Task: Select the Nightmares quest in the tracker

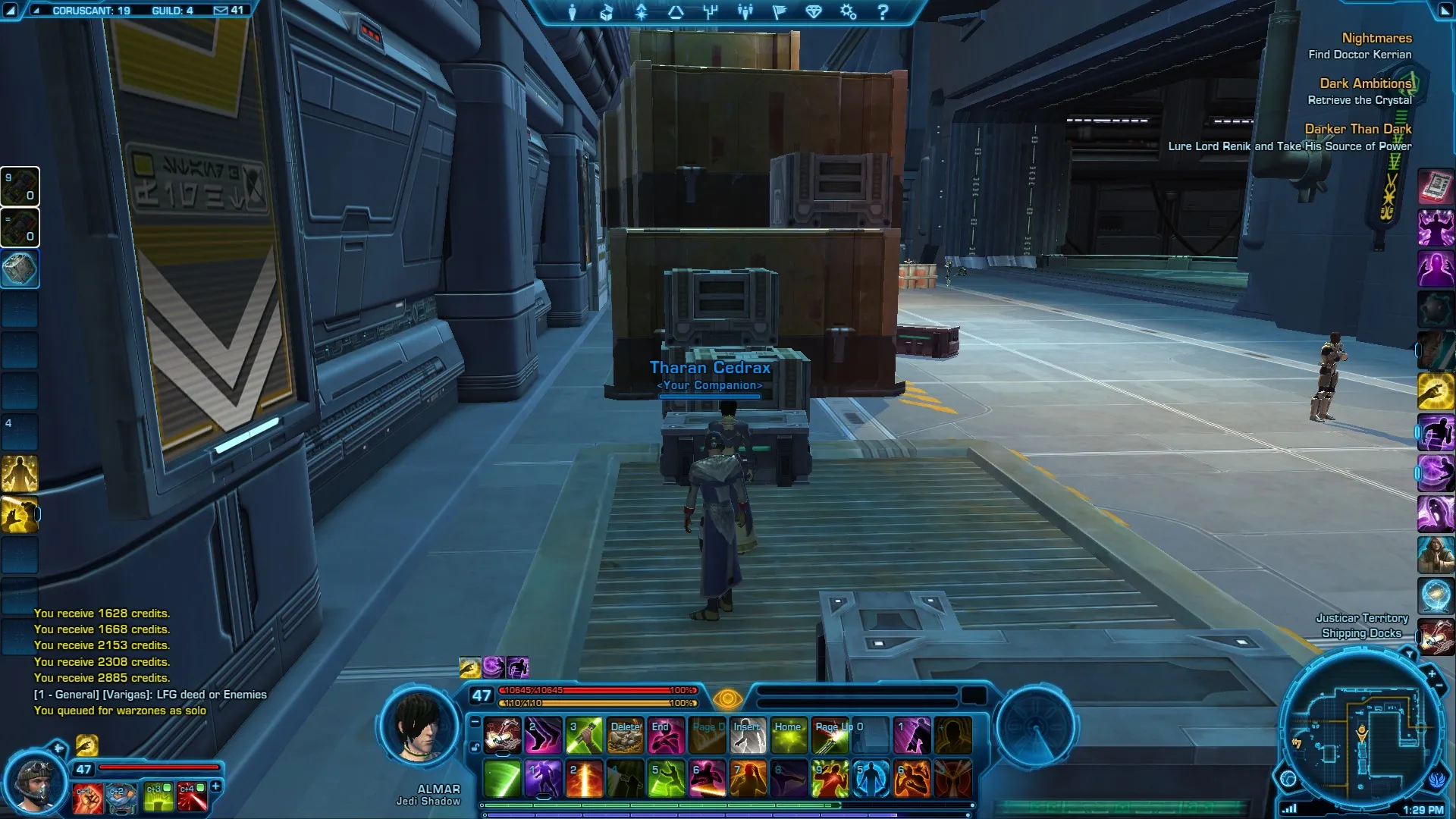Action: (x=1376, y=38)
